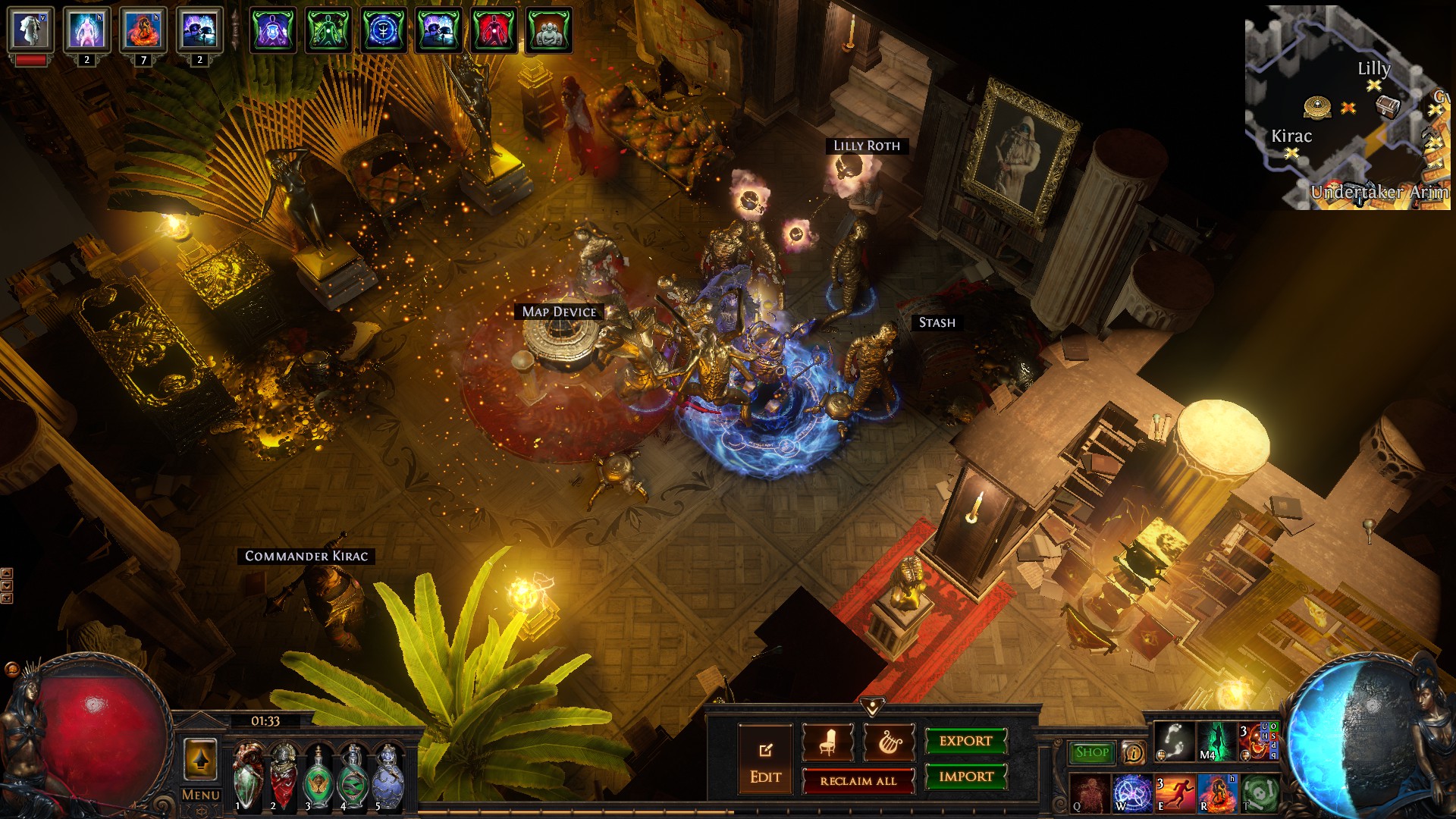Import a hideout layout

pyautogui.click(x=965, y=777)
